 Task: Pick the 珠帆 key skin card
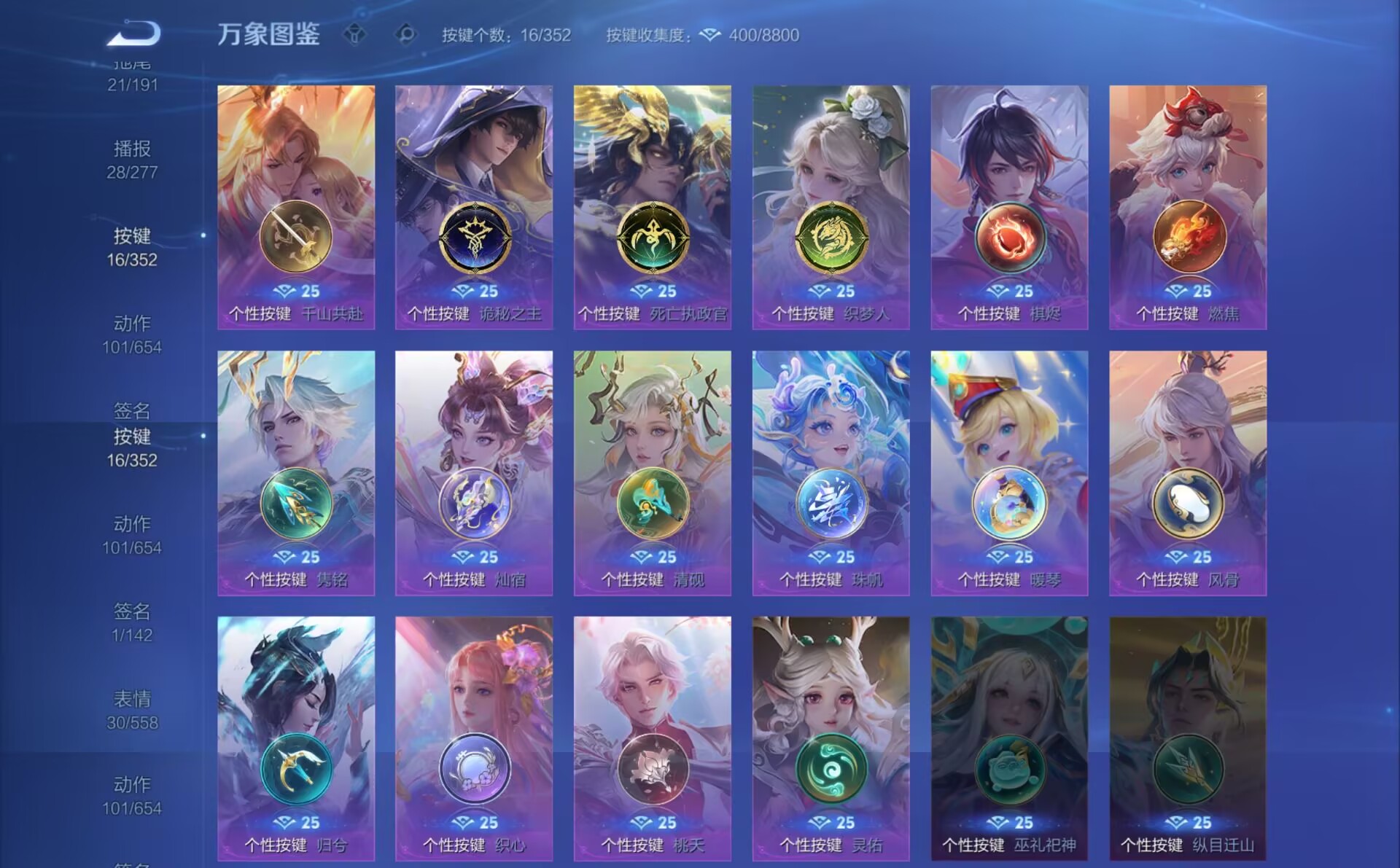pyautogui.click(x=831, y=473)
